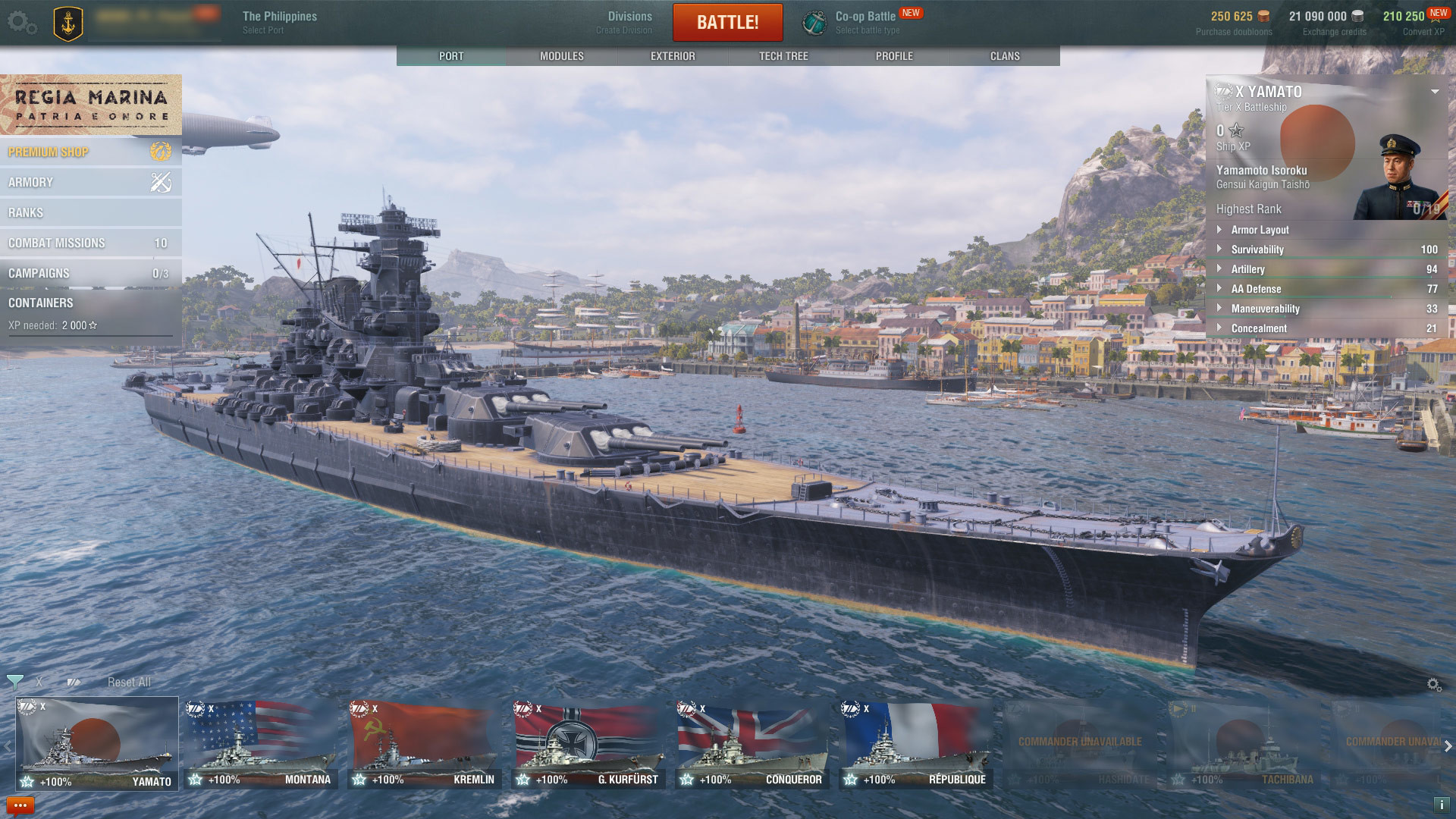Open port settings gear in carousel bar
Screen dimensions: 1456x819
coord(1435,682)
